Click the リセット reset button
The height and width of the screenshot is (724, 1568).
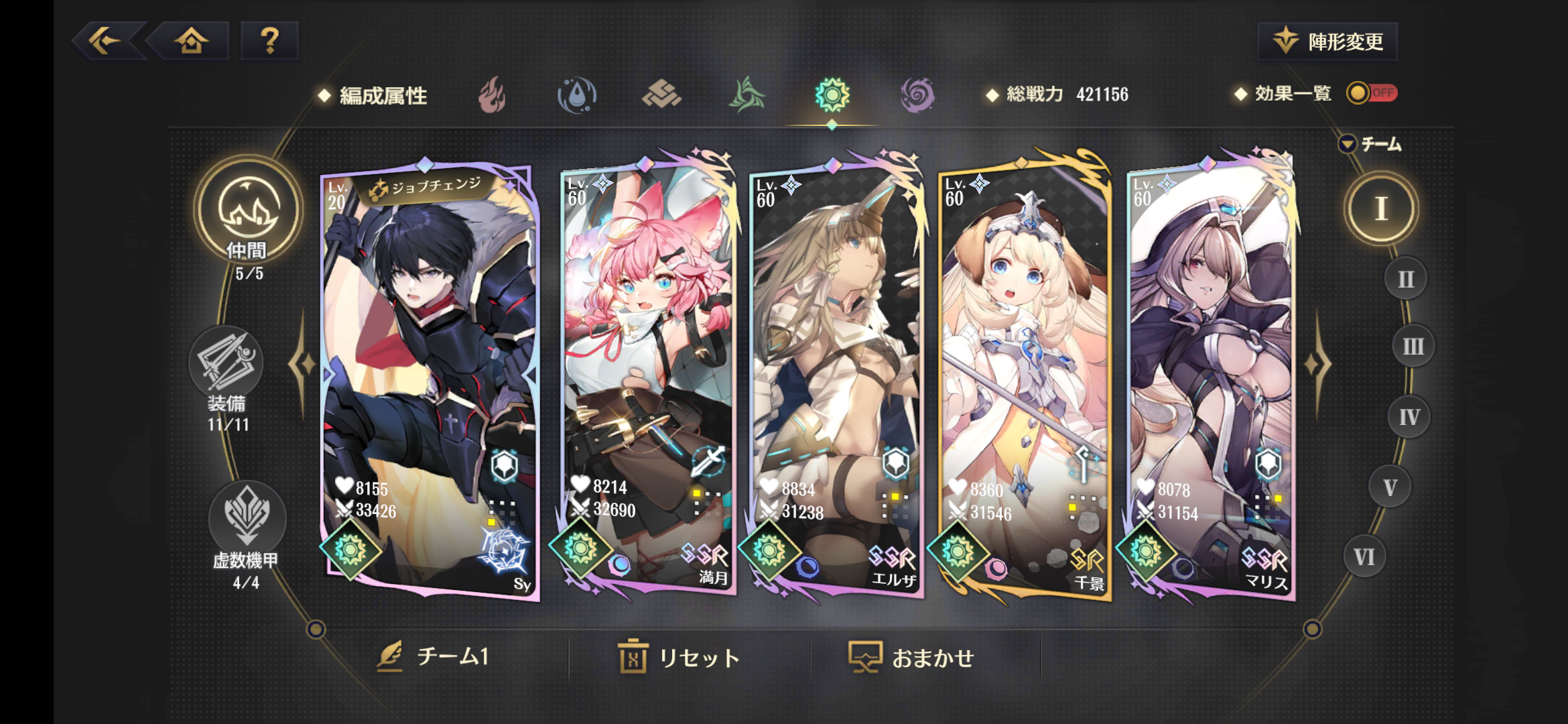pos(679,658)
